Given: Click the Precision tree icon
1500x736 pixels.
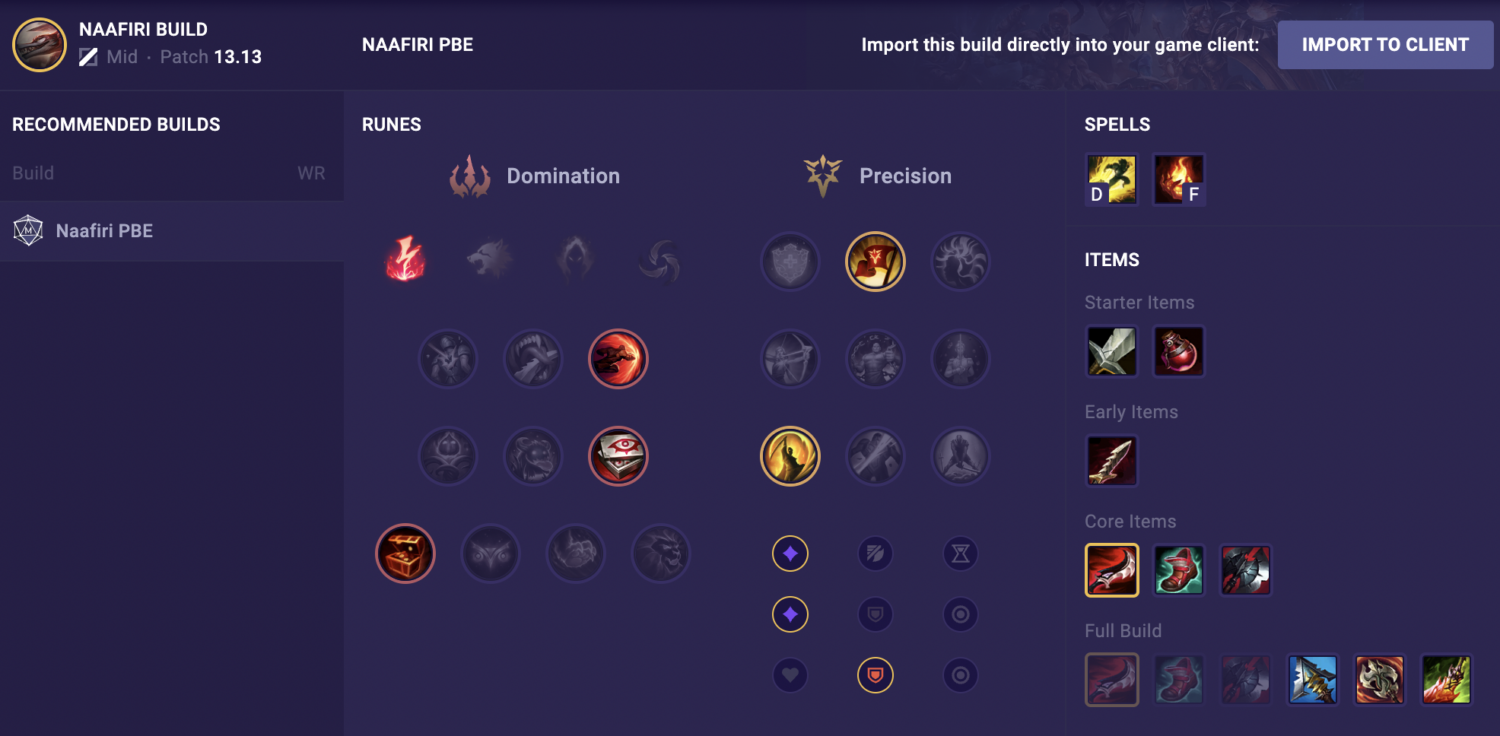Looking at the screenshot, I should coord(822,175).
